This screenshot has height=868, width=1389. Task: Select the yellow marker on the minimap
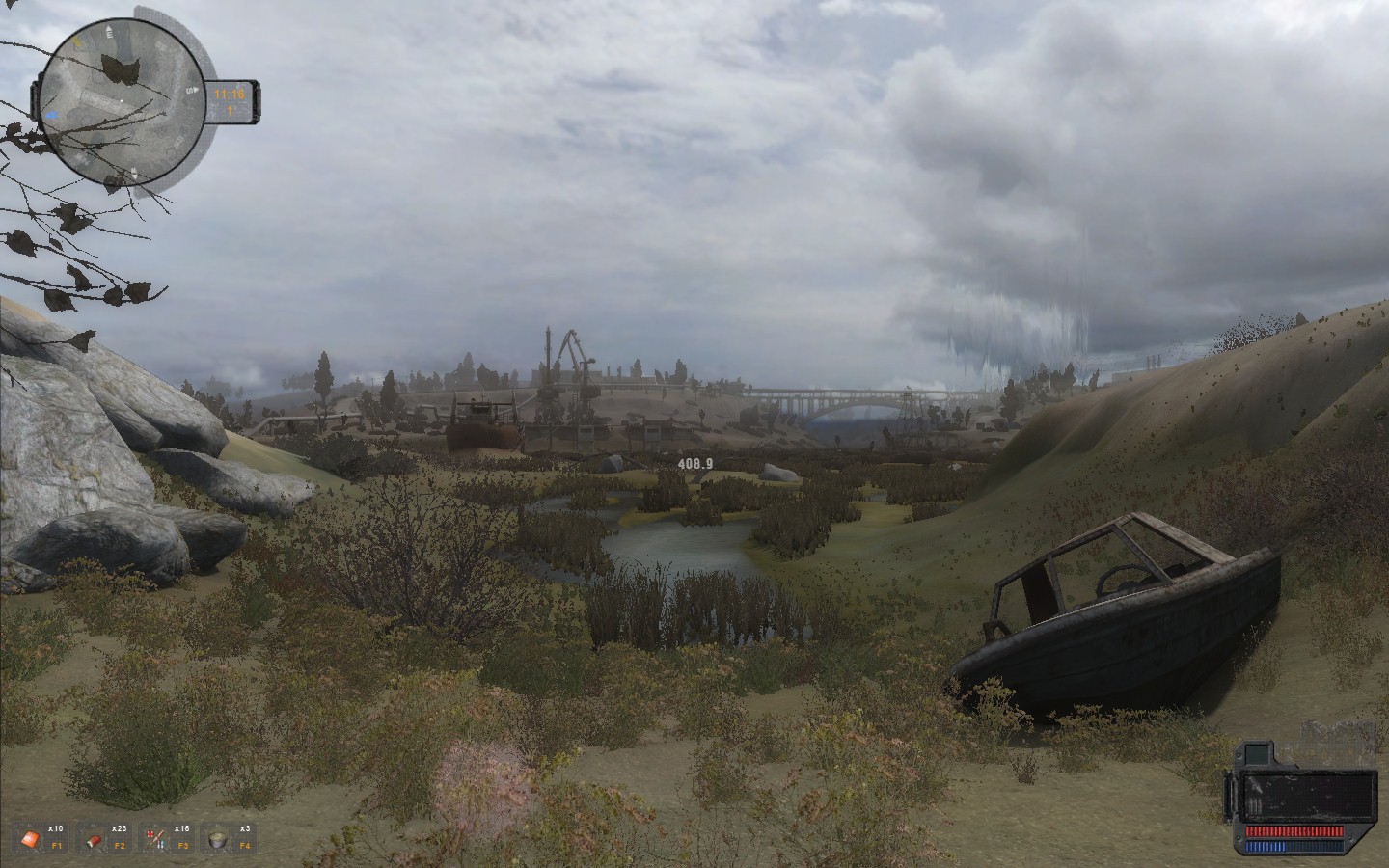(77, 43)
